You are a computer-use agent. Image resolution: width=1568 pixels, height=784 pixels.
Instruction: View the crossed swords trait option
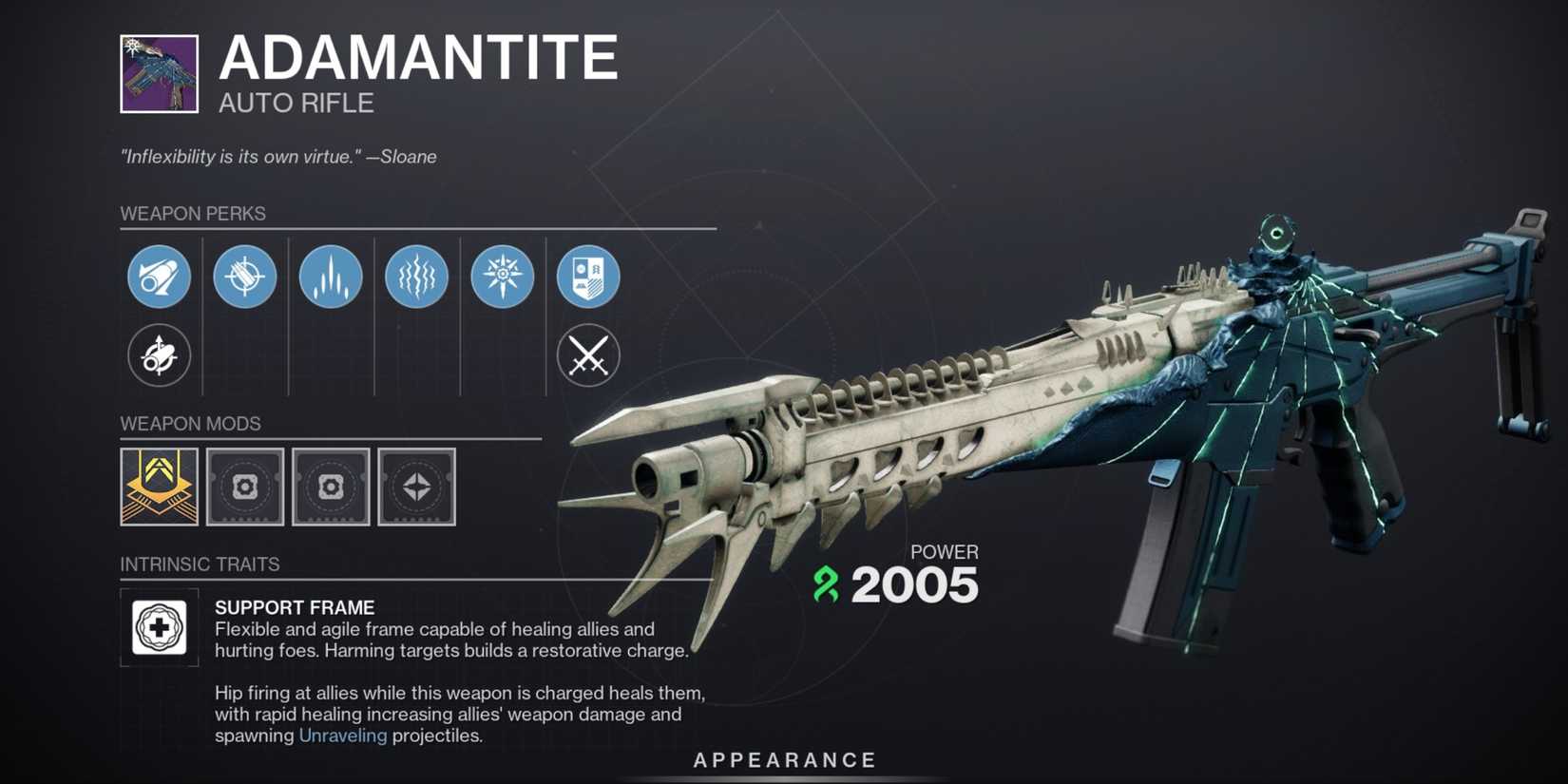(x=589, y=355)
